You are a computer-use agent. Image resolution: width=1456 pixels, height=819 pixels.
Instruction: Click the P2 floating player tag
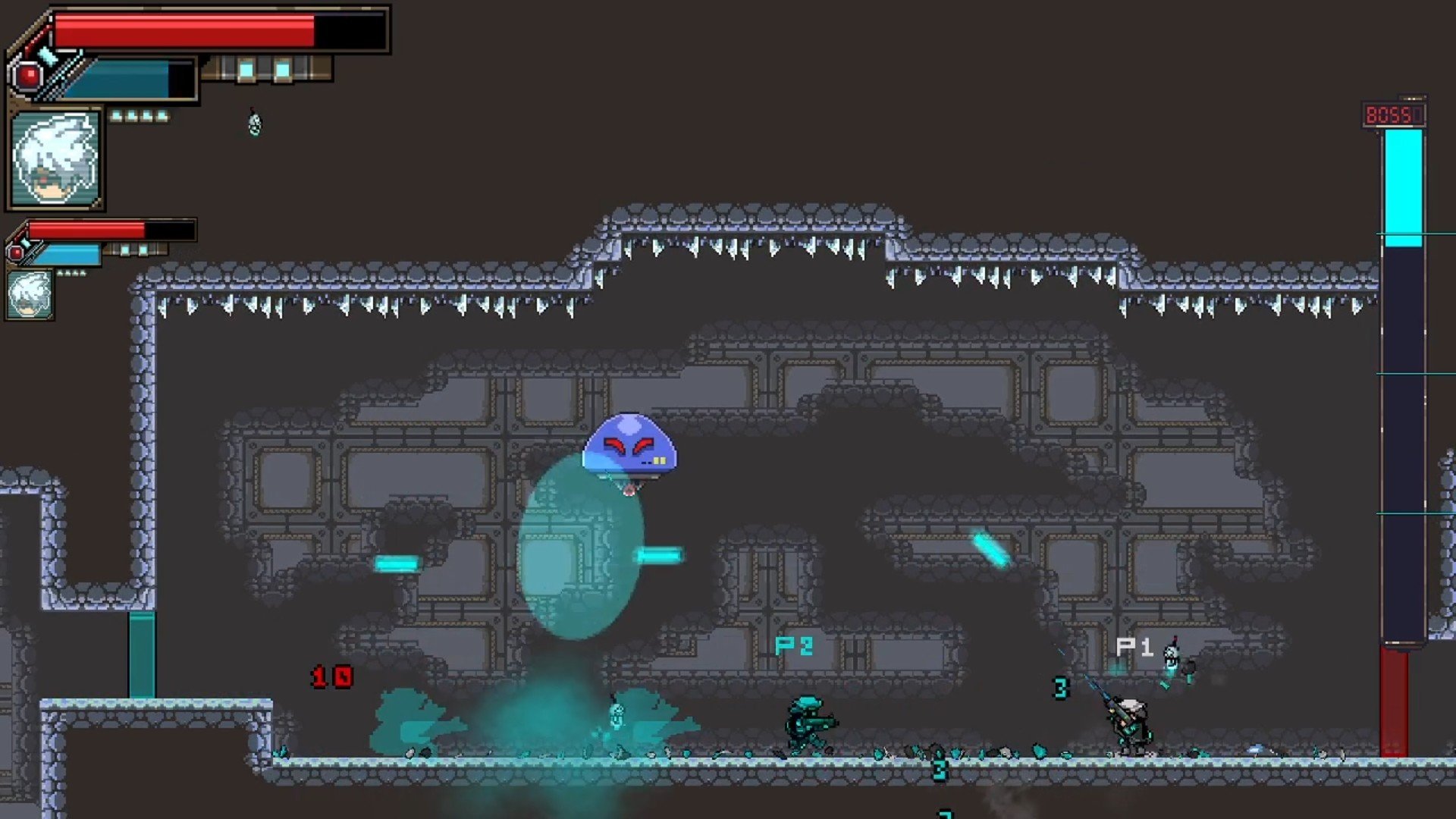(793, 647)
